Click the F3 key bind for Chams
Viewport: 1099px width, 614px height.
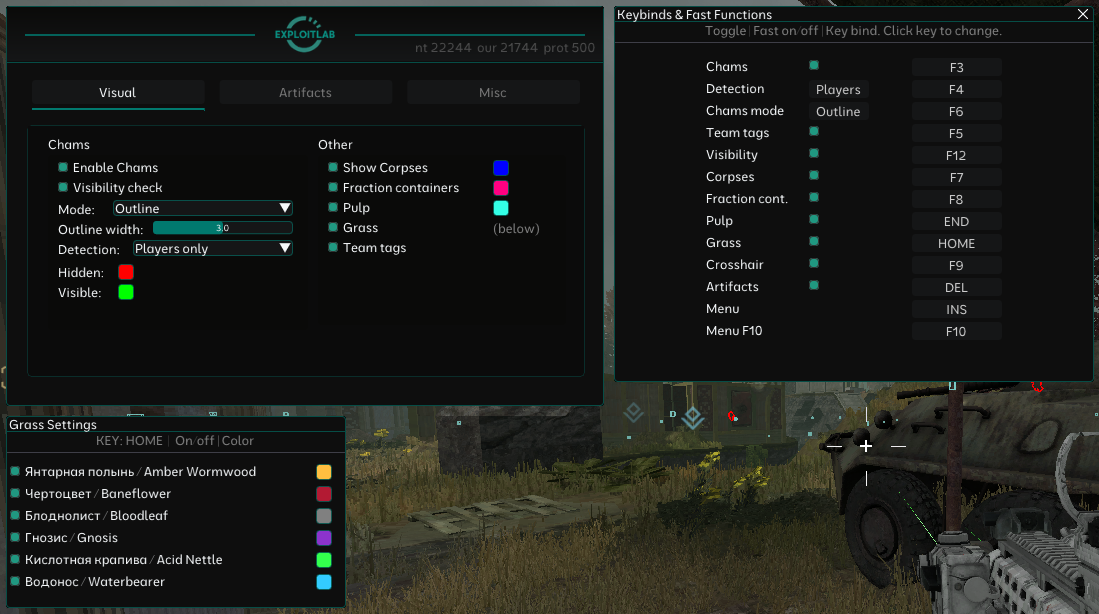click(x=956, y=68)
